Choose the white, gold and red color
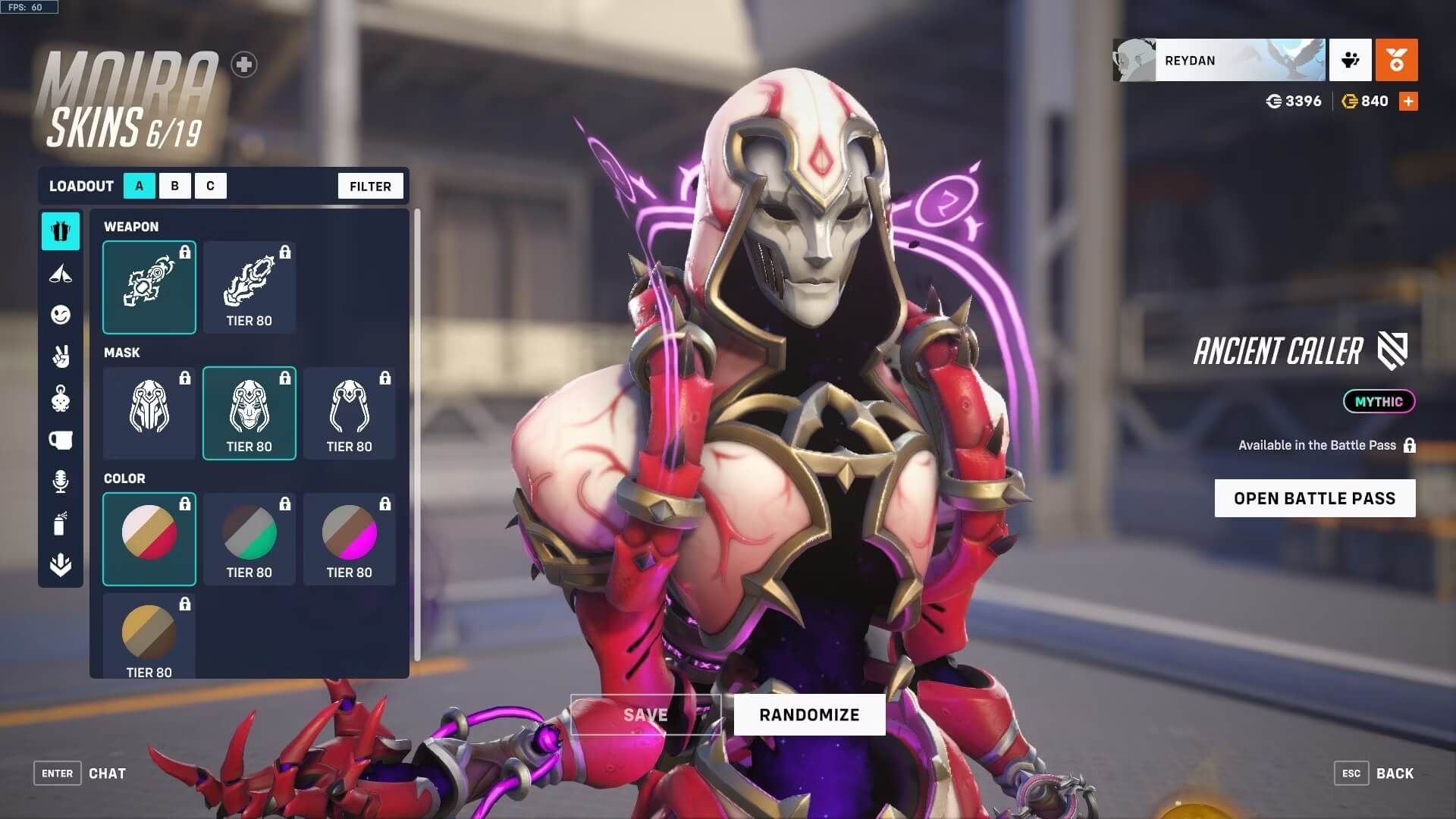The width and height of the screenshot is (1456, 819). pyautogui.click(x=149, y=539)
